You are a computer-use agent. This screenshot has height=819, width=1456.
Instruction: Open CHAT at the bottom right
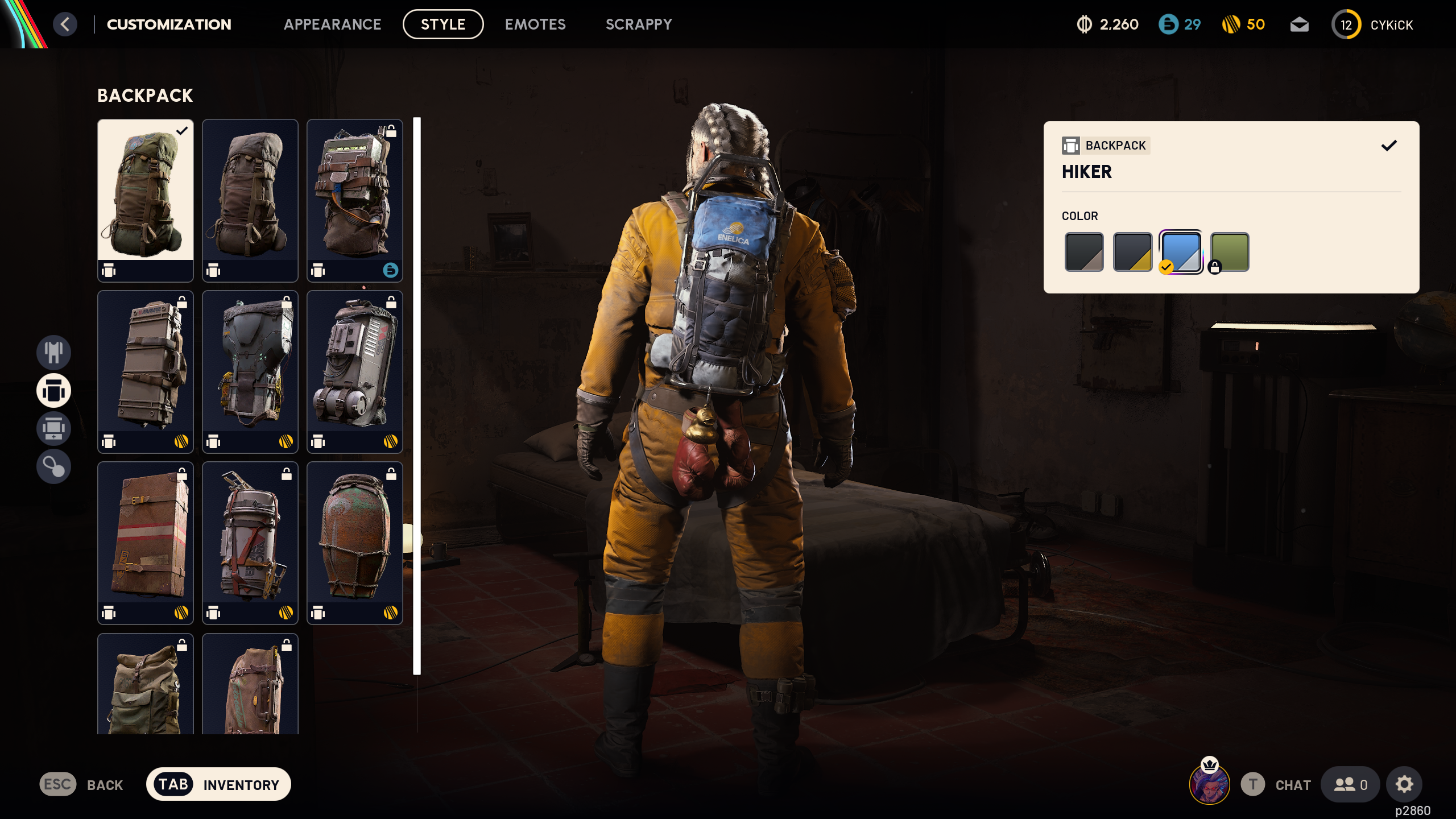(x=1292, y=784)
